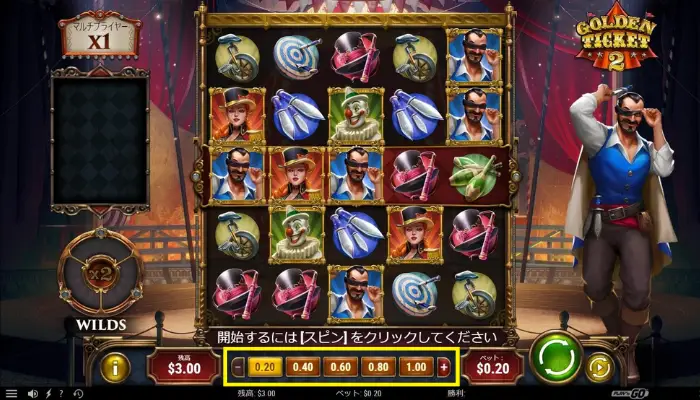Open the hamburger menu in the bottom bar
700x400 pixels.
click(11, 393)
